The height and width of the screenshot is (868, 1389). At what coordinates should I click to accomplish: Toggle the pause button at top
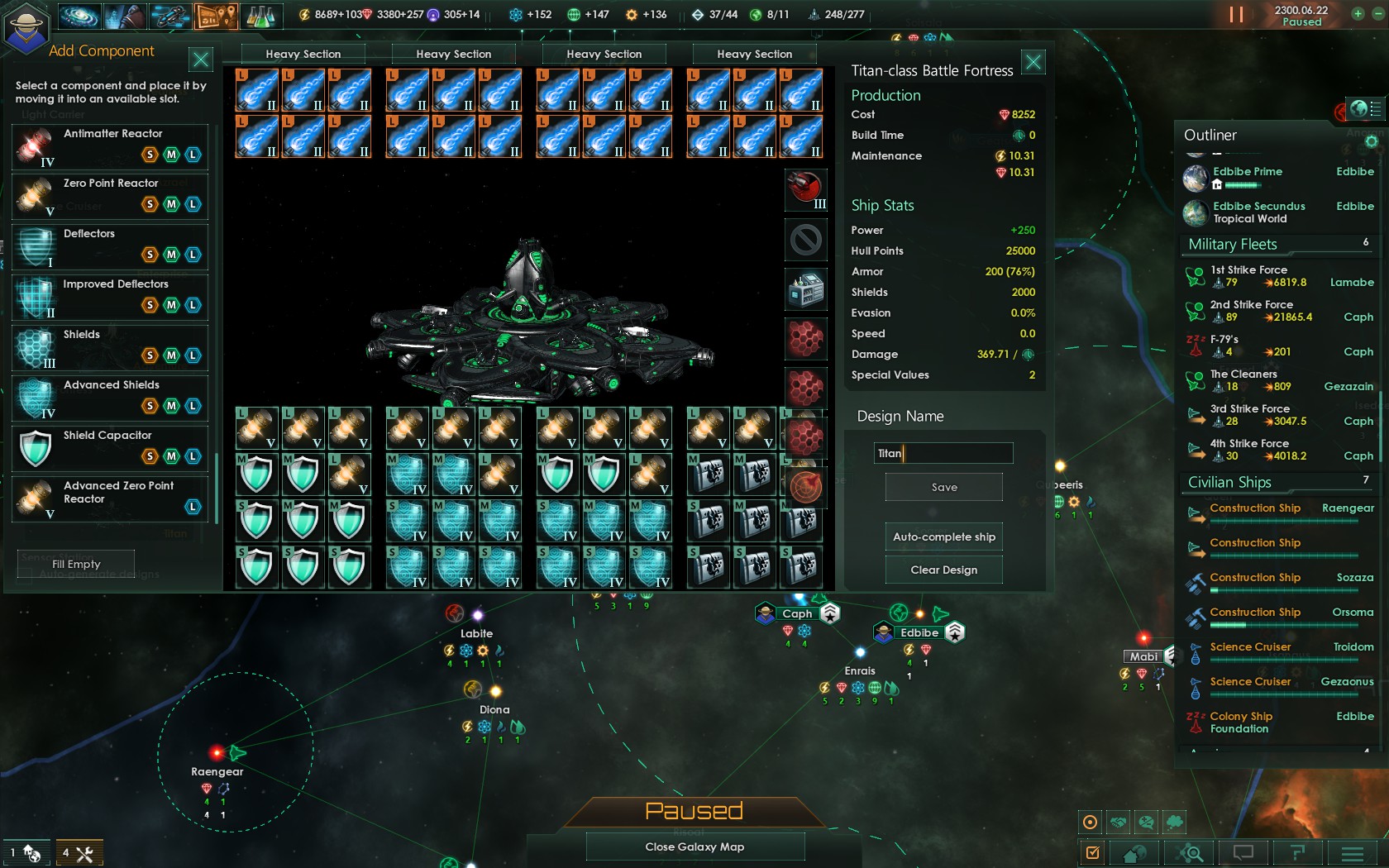(x=1236, y=15)
